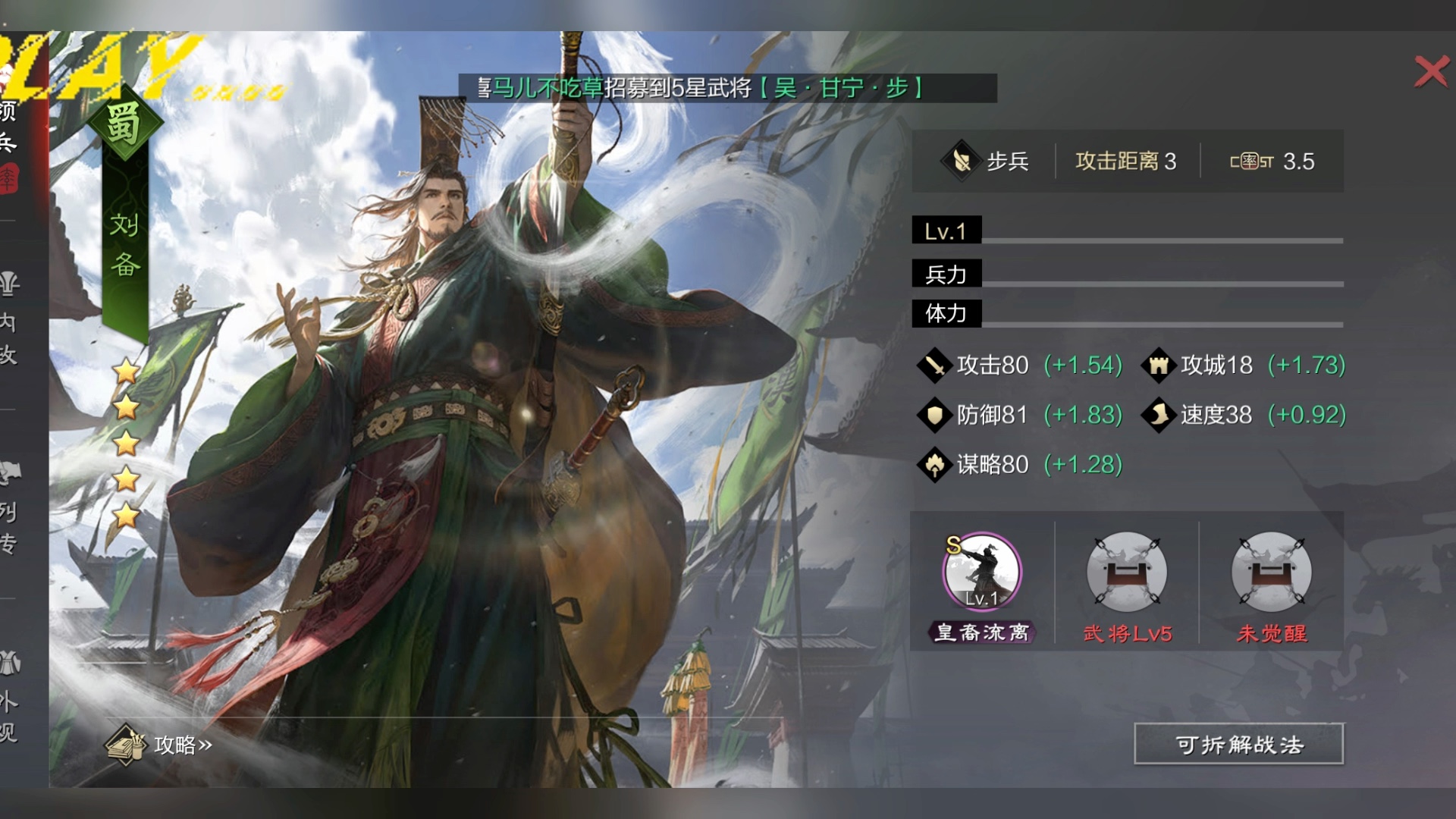The width and height of the screenshot is (1456, 819).
Task: Click the 速度 speed scroll icon
Action: (x=1159, y=415)
